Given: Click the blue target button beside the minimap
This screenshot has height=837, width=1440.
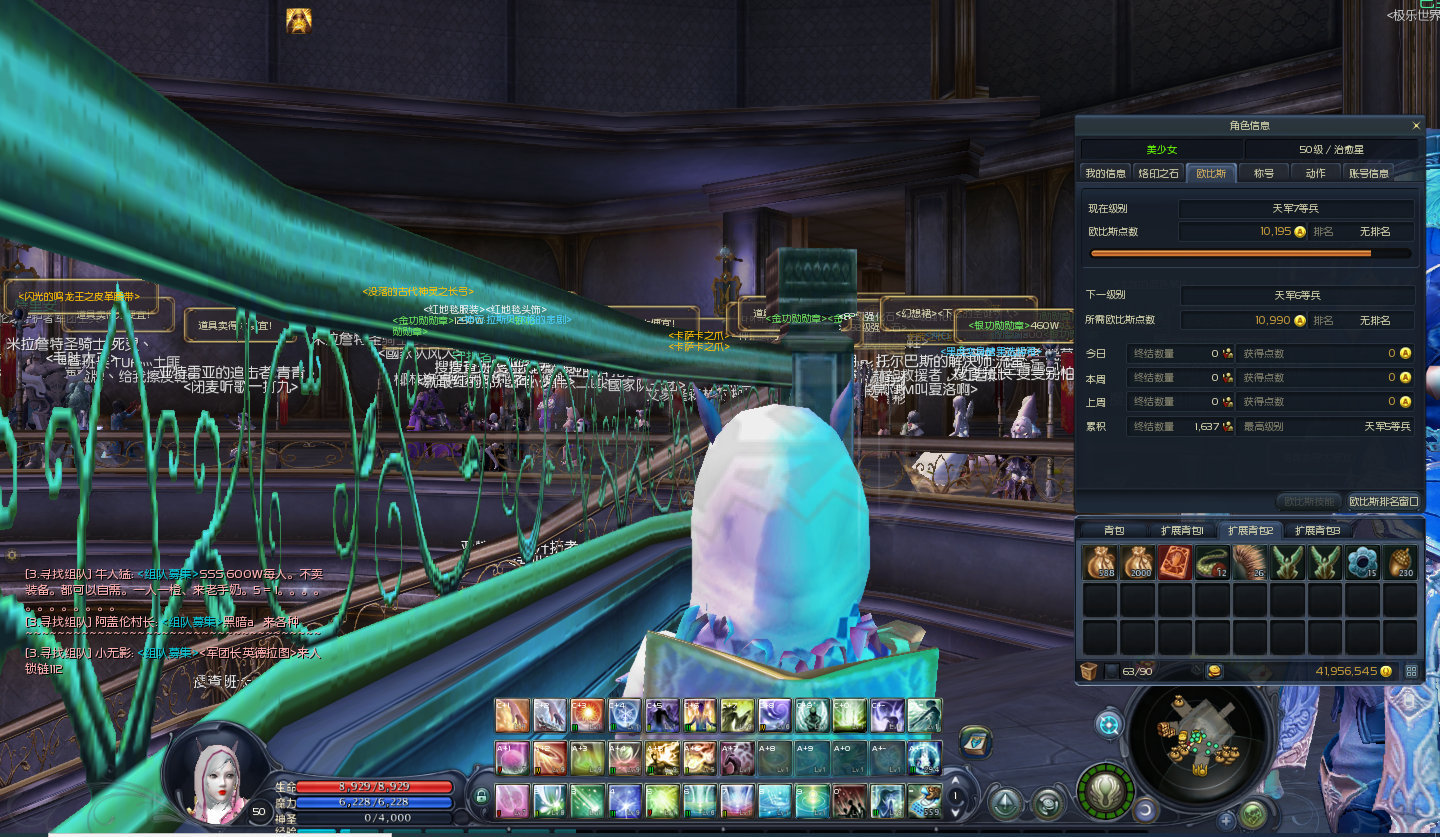Looking at the screenshot, I should tap(1108, 724).
